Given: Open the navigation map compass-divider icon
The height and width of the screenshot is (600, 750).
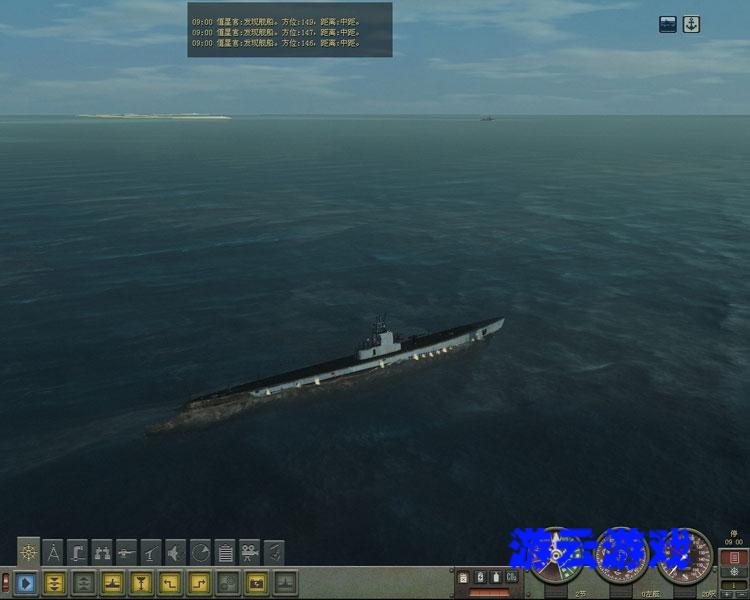Looking at the screenshot, I should pos(53,551).
